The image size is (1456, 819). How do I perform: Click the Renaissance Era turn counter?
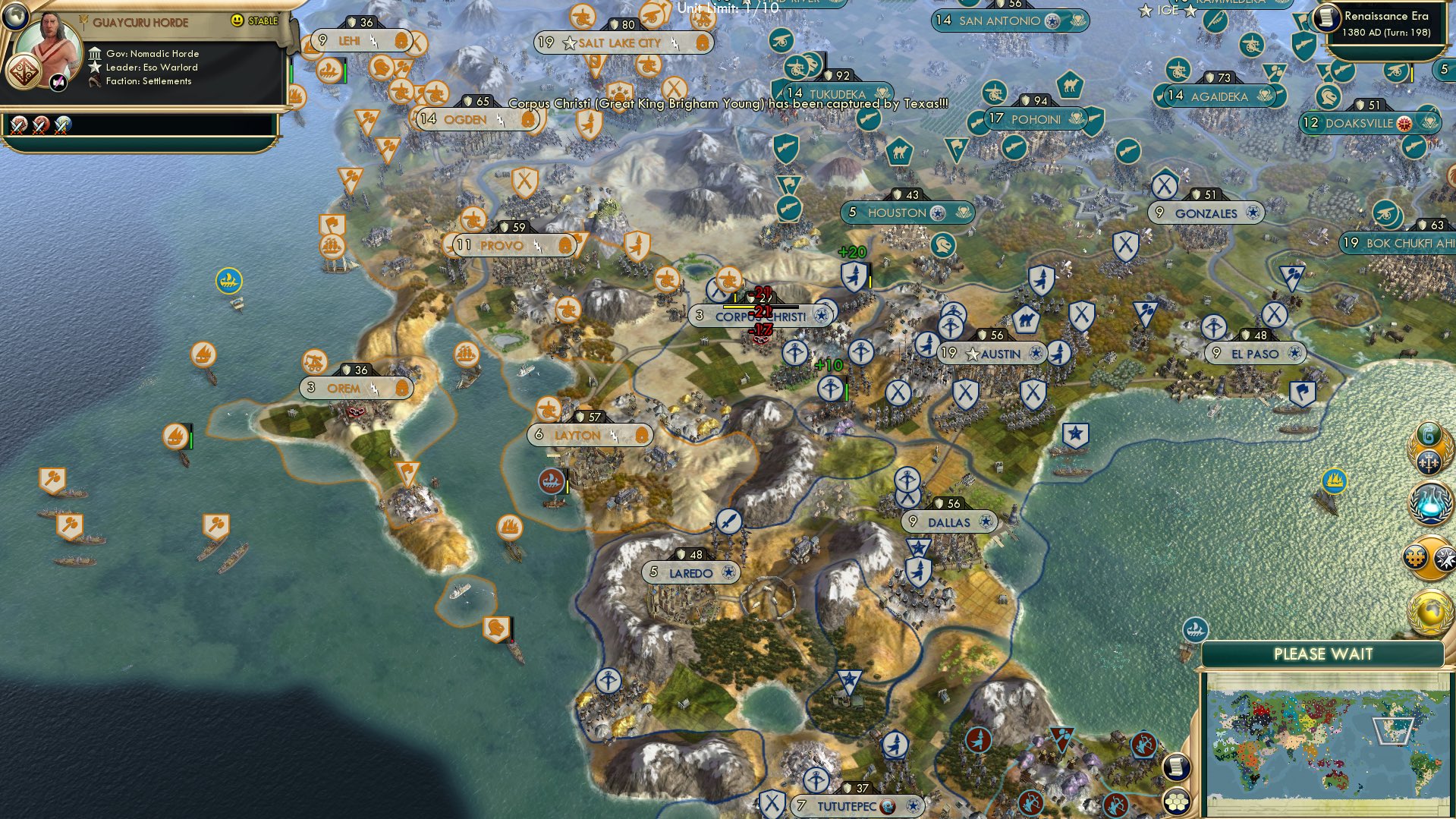[x=1390, y=24]
